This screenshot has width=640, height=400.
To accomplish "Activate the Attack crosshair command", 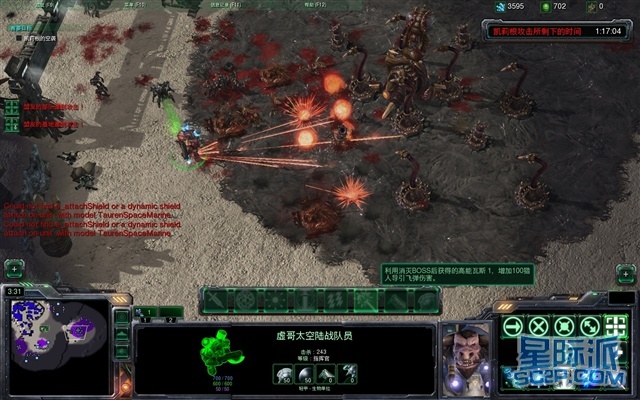I will click(618, 326).
